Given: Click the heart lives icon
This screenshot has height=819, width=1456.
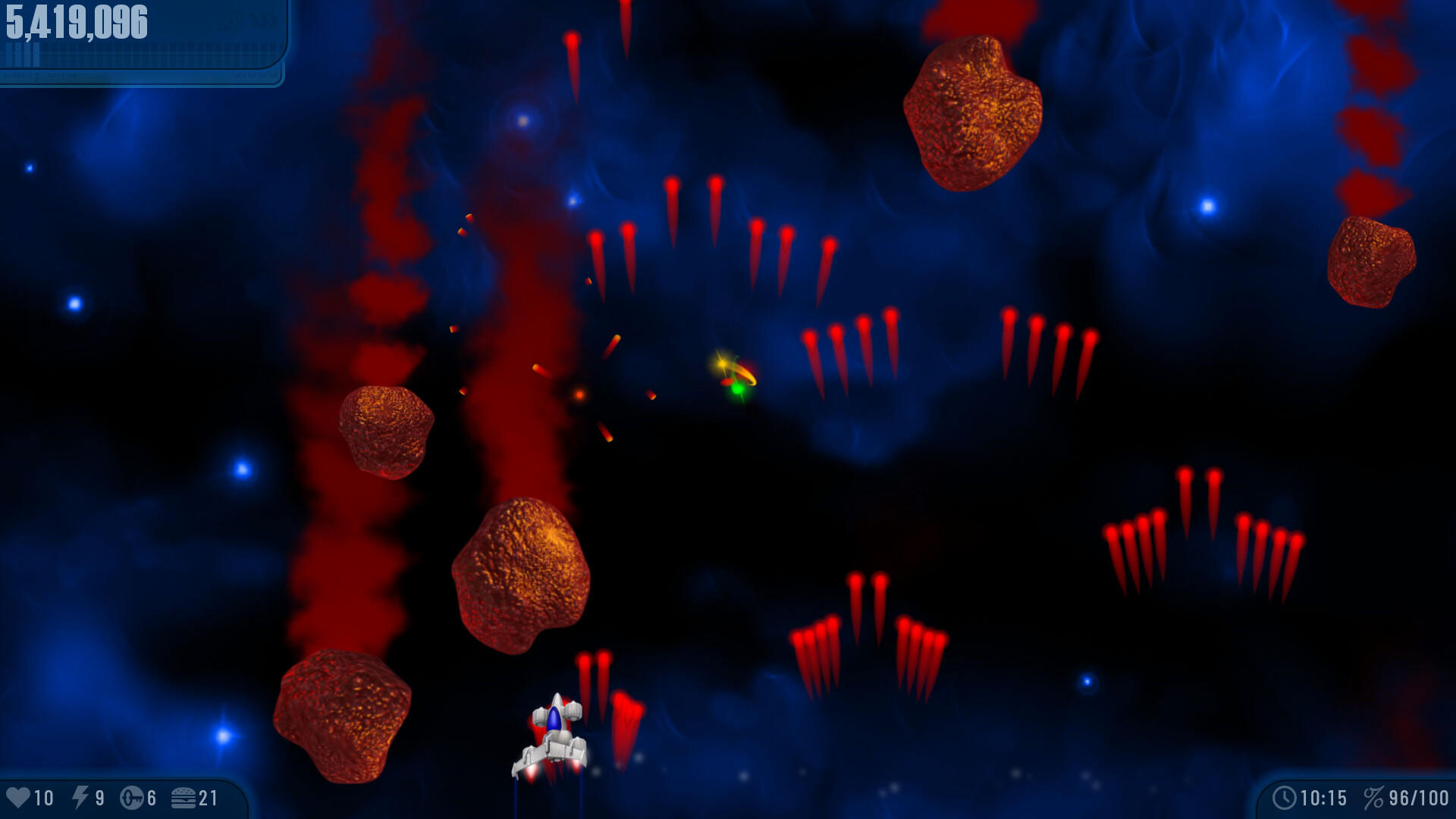Looking at the screenshot, I should (19, 798).
